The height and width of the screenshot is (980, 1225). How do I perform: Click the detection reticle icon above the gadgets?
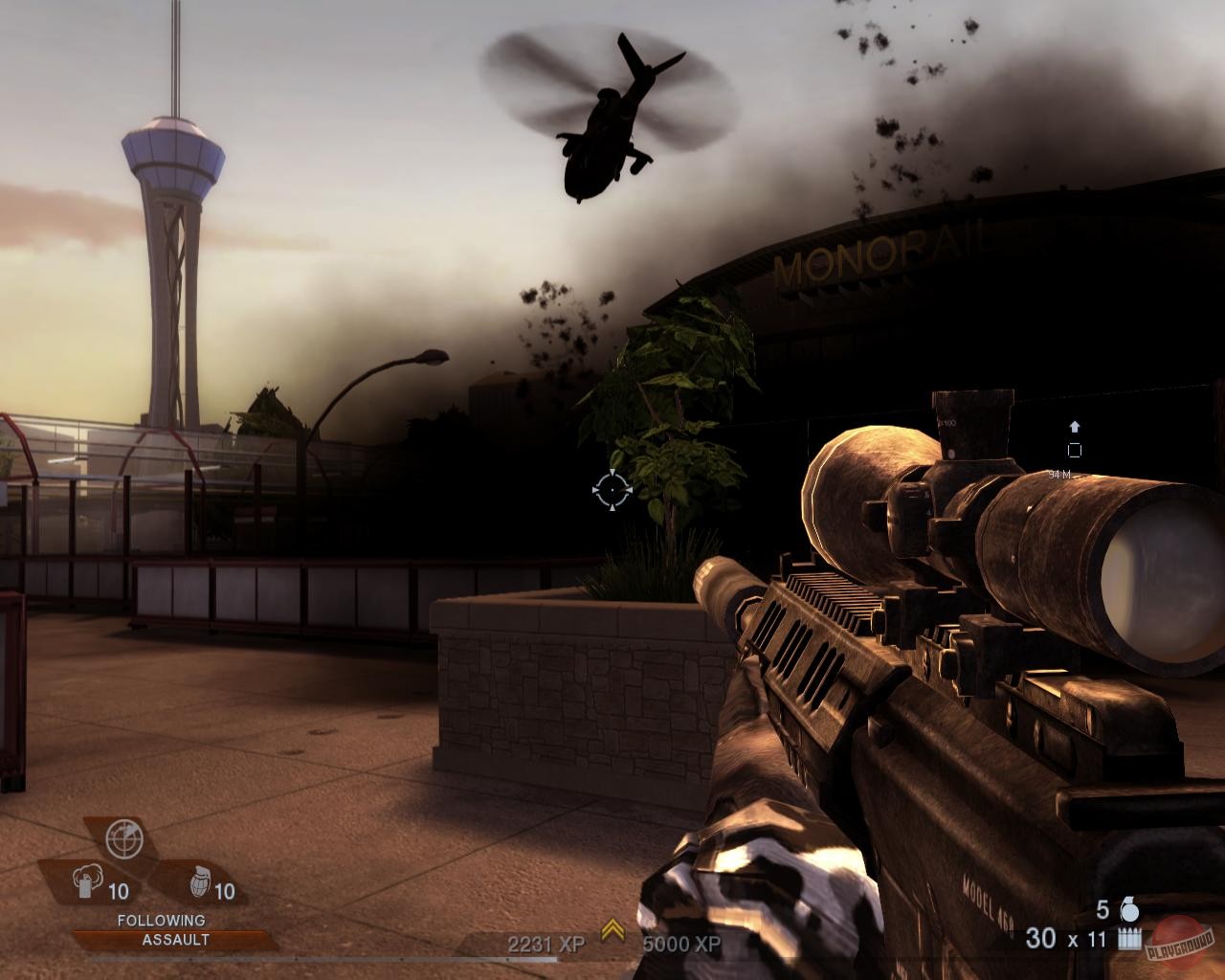125,836
